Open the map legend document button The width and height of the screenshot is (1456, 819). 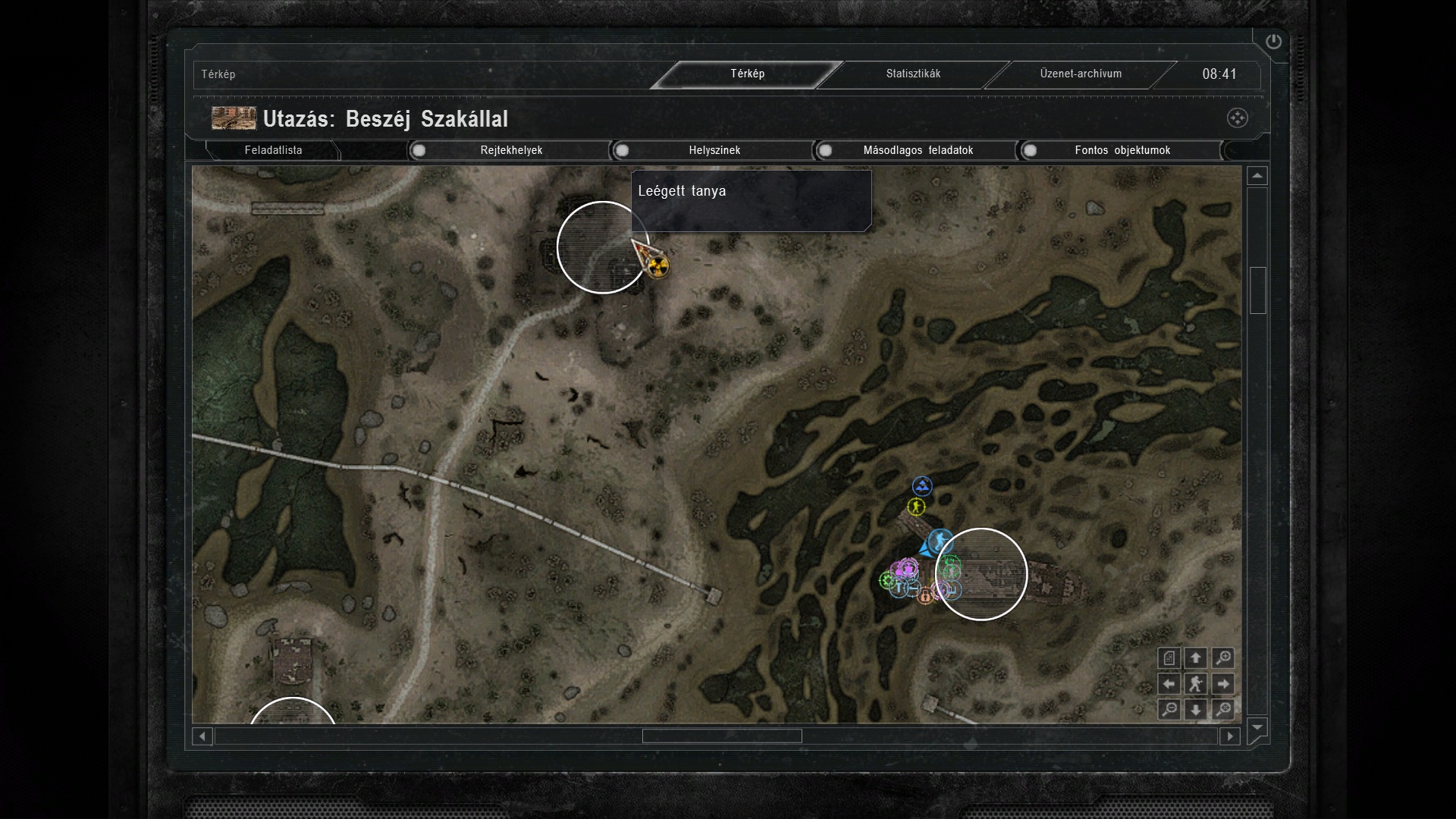(1169, 658)
